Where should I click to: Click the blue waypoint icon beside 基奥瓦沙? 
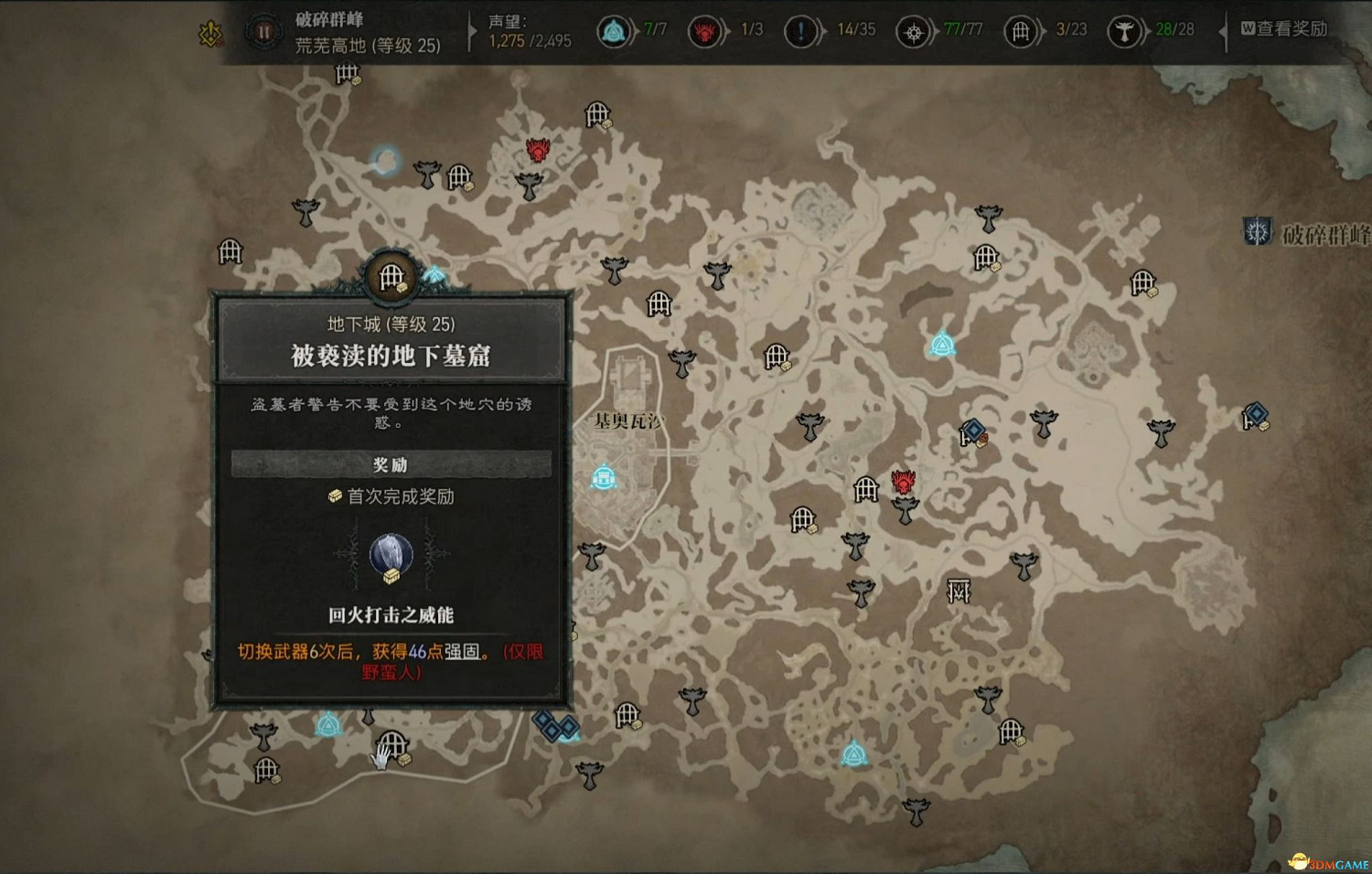coord(605,475)
